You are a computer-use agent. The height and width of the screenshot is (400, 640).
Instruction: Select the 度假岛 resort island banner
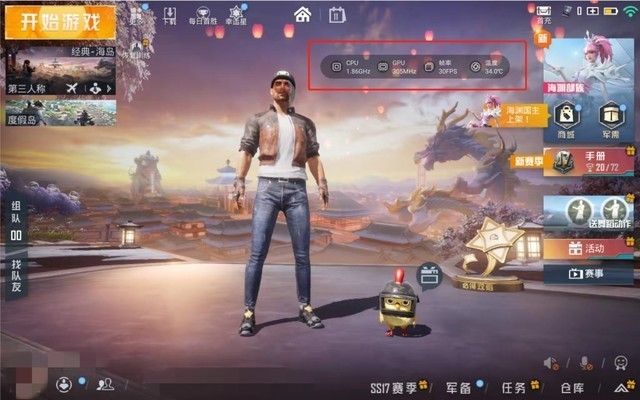point(61,117)
